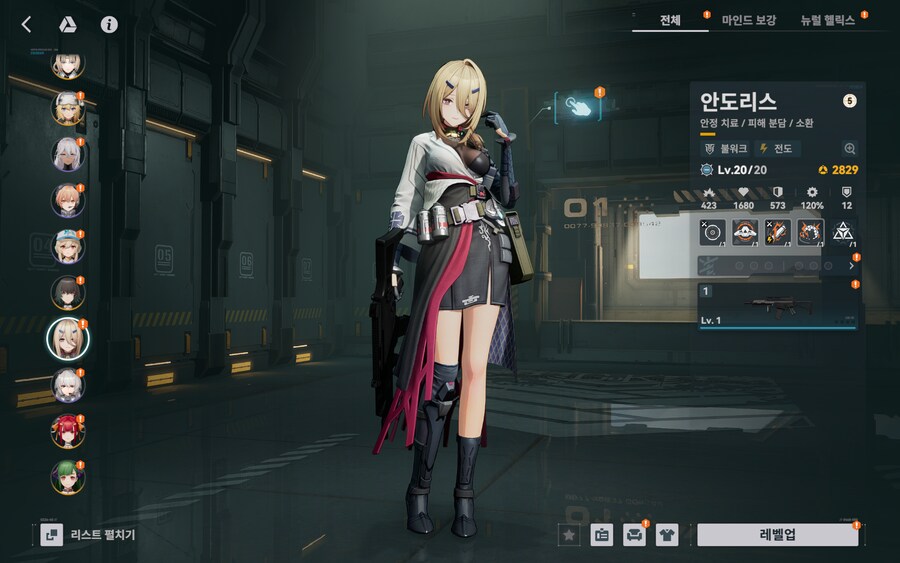Go back with the arrow button
This screenshot has height=563, width=900.
point(27,24)
